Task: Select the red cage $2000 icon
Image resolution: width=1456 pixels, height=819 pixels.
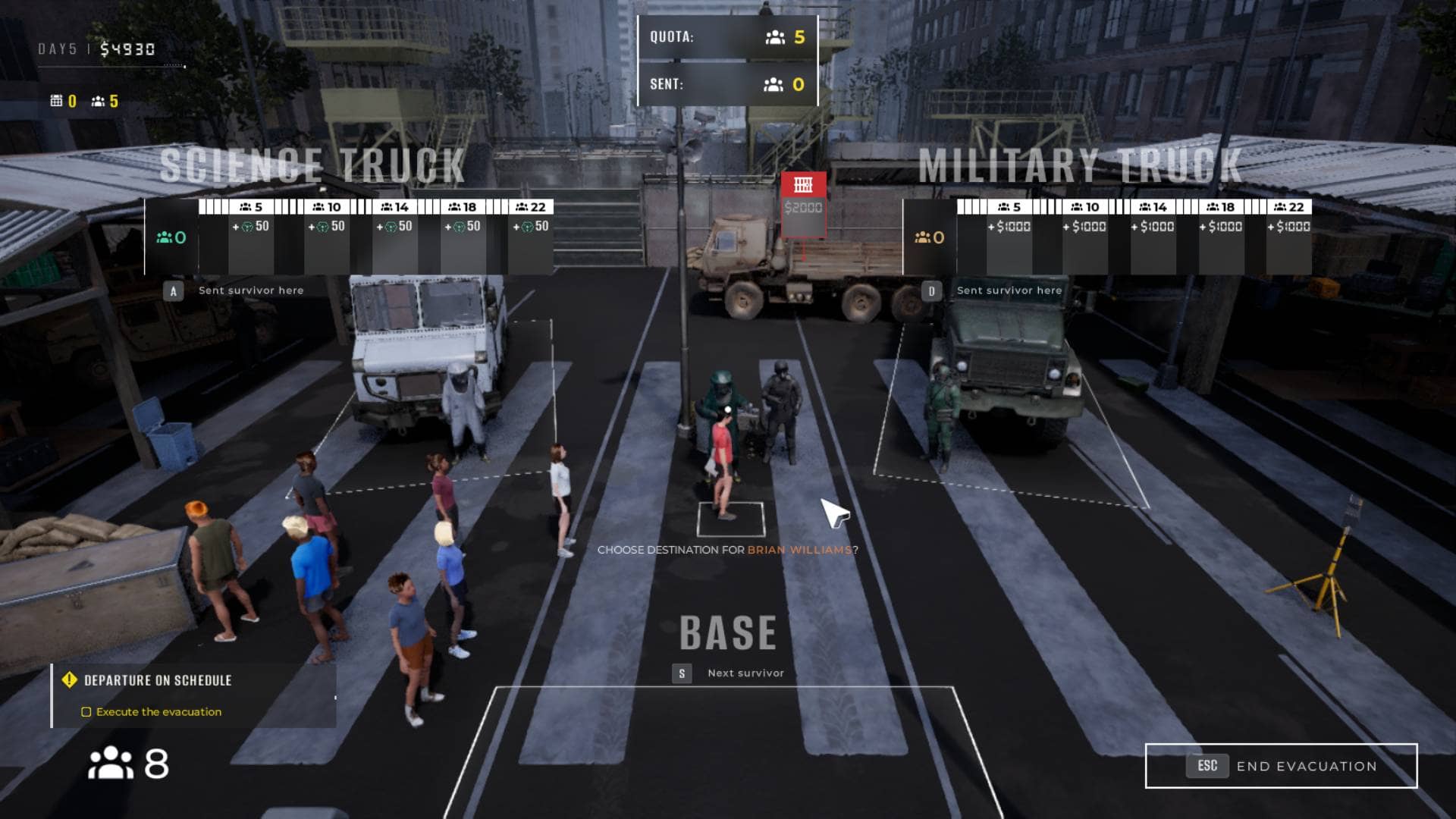Action: tap(803, 185)
